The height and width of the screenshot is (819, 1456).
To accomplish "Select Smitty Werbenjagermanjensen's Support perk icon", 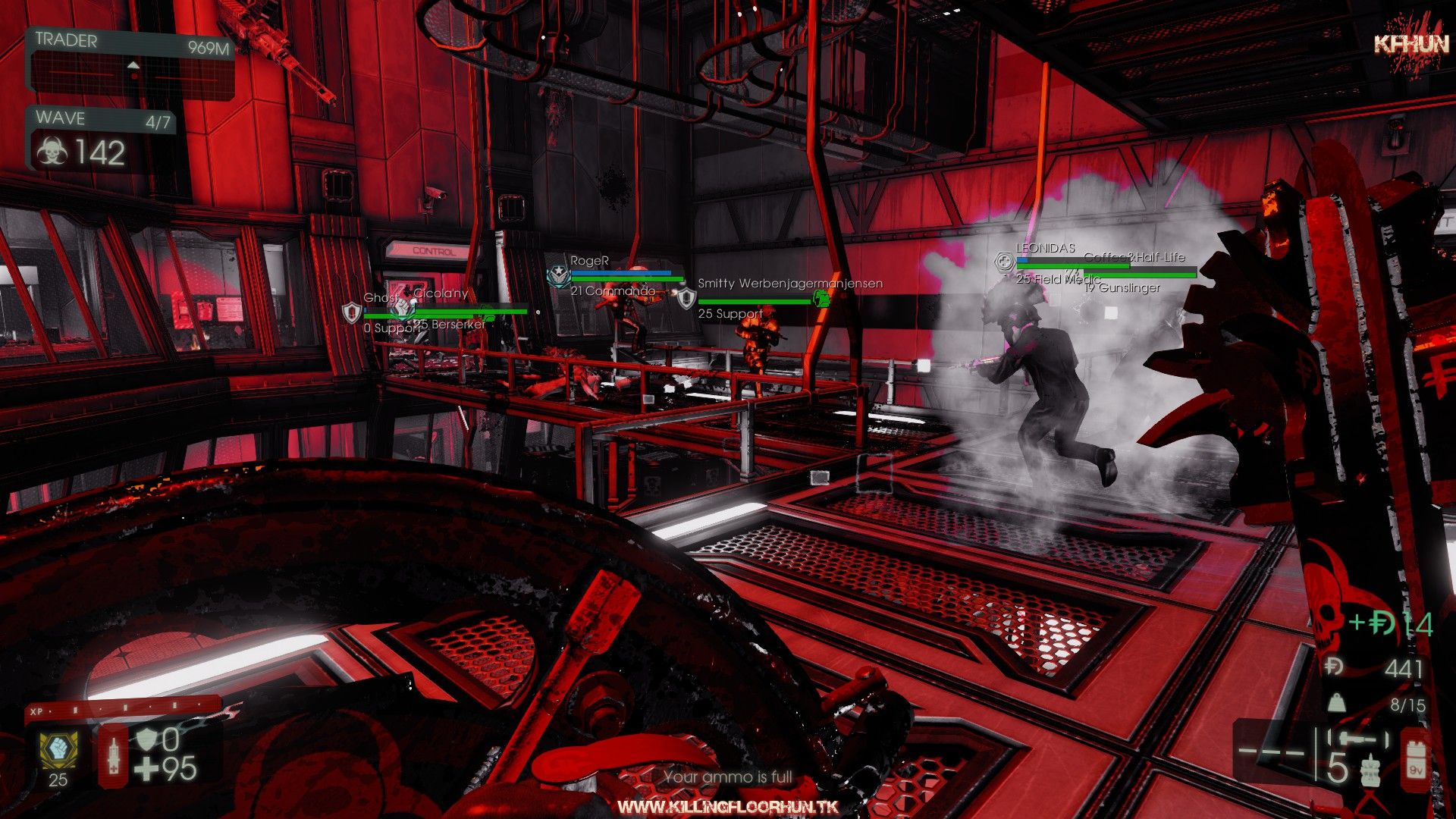I will (686, 298).
